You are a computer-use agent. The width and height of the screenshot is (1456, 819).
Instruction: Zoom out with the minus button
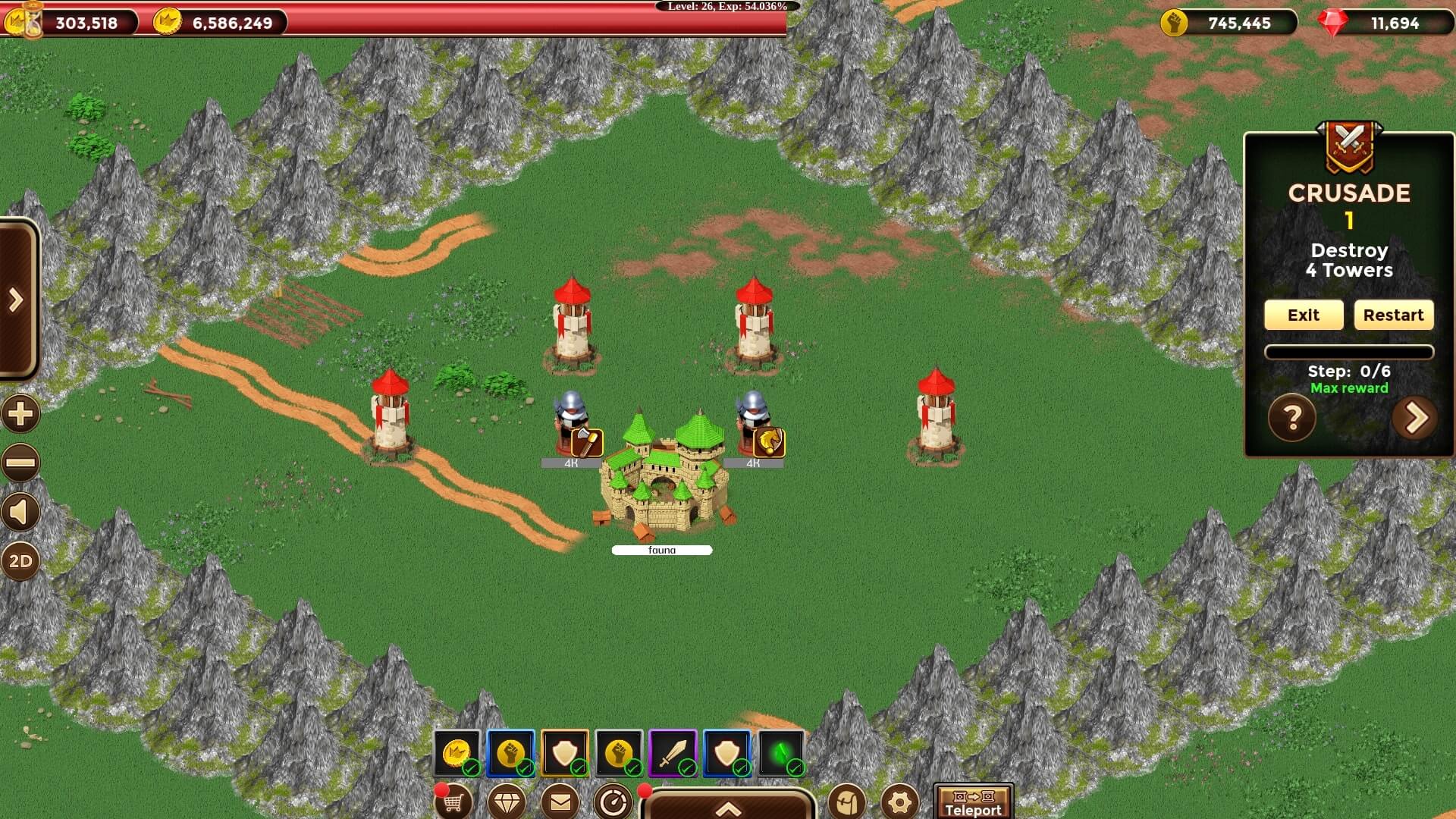[20, 463]
